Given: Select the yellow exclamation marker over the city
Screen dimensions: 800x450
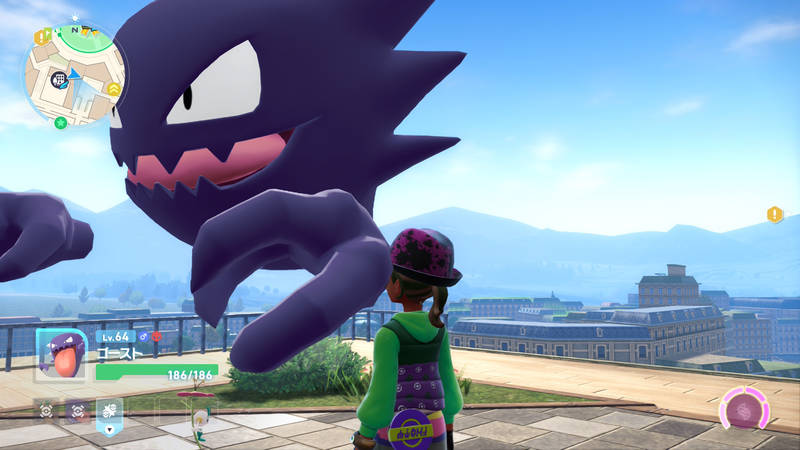Looking at the screenshot, I should click(774, 214).
